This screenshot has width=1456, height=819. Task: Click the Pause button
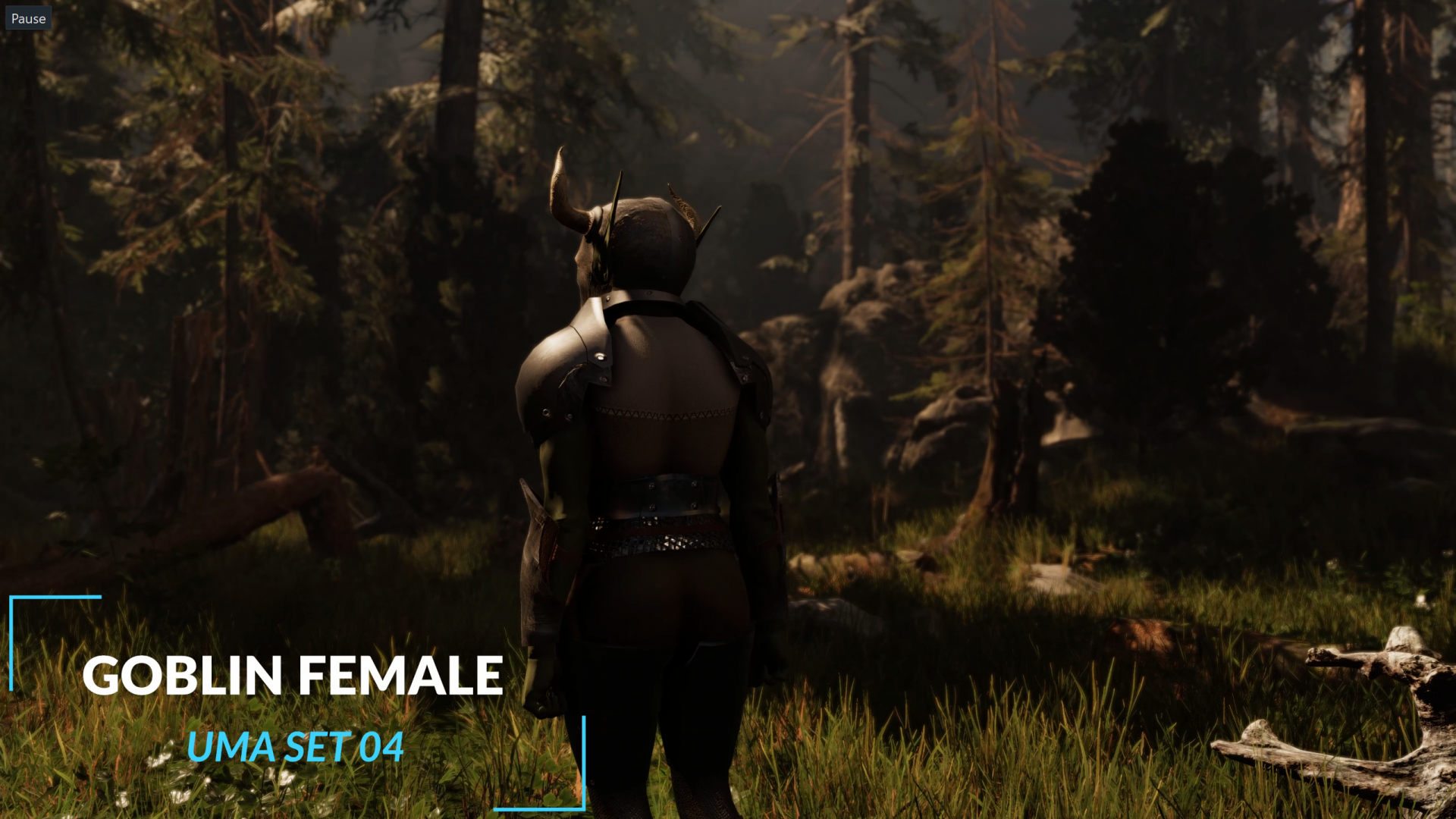click(28, 18)
